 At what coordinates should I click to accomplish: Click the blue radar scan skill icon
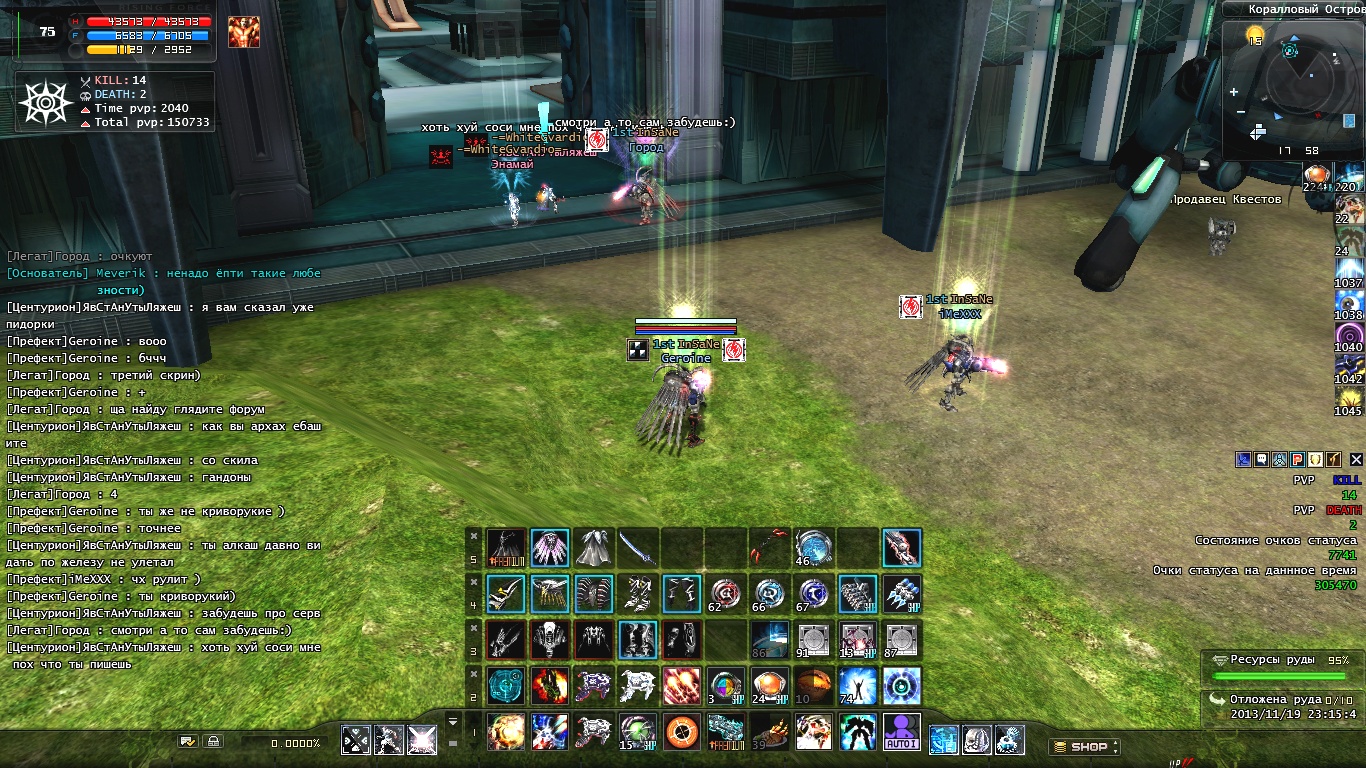[x=902, y=686]
